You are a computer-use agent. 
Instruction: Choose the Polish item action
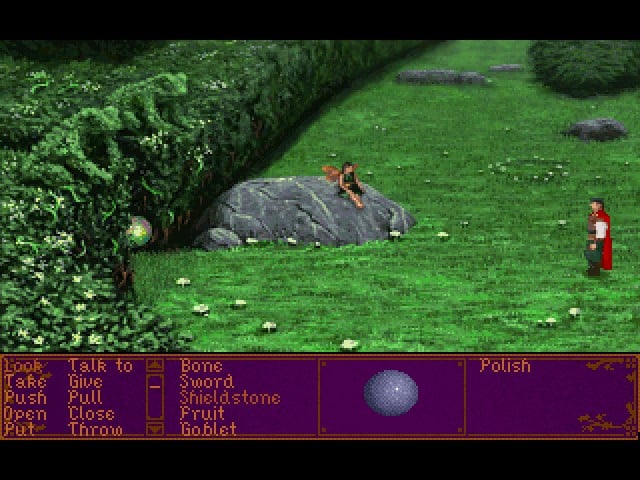pyautogui.click(x=505, y=366)
